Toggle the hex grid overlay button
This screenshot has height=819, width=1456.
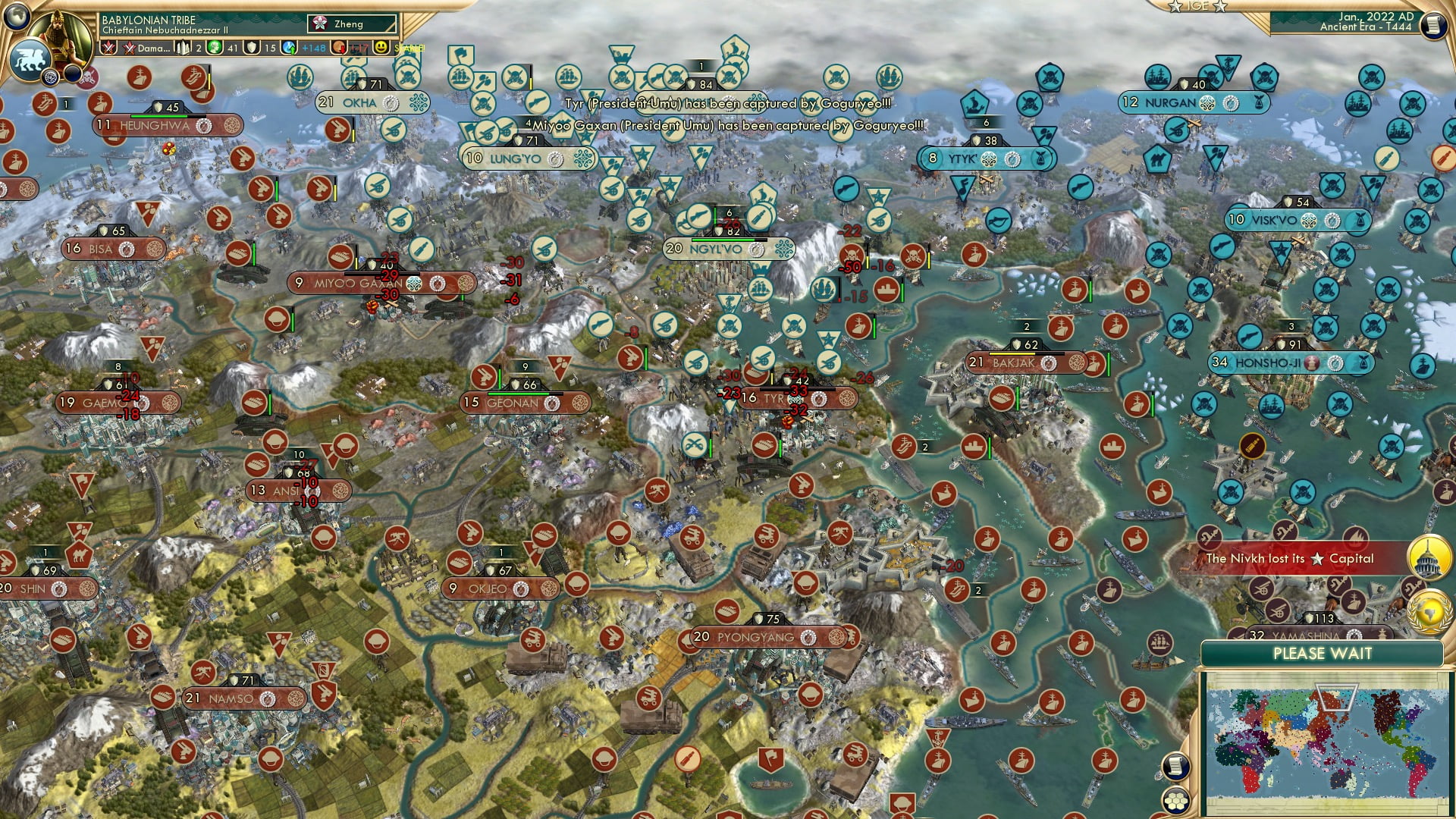click(1175, 800)
